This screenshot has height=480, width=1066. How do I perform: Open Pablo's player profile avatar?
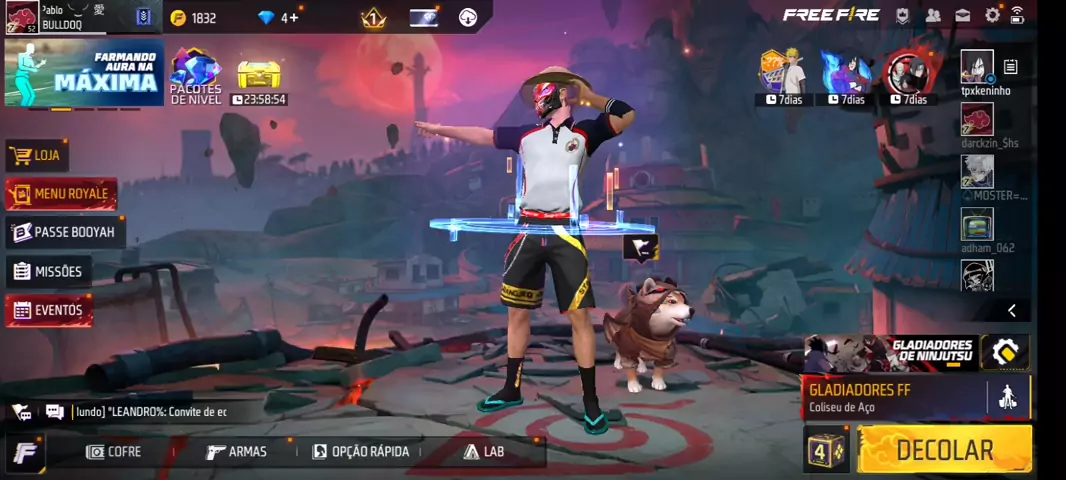tap(22, 17)
